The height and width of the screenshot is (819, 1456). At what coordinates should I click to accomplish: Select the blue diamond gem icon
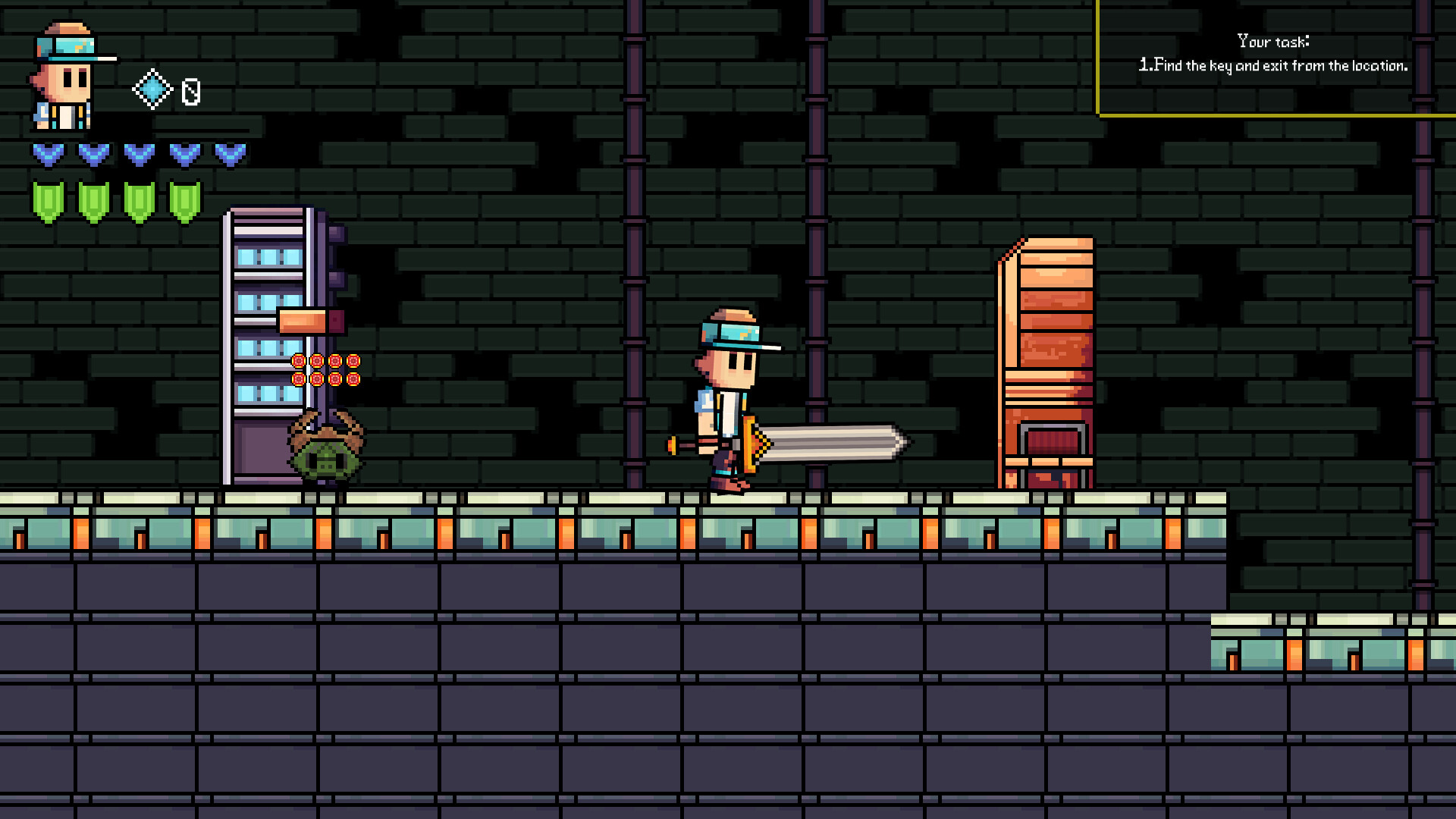[152, 89]
